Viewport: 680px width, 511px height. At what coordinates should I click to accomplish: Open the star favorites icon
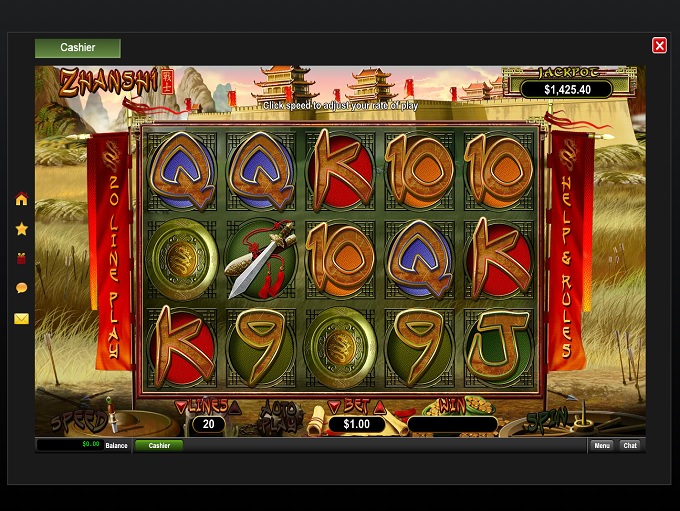coord(21,229)
